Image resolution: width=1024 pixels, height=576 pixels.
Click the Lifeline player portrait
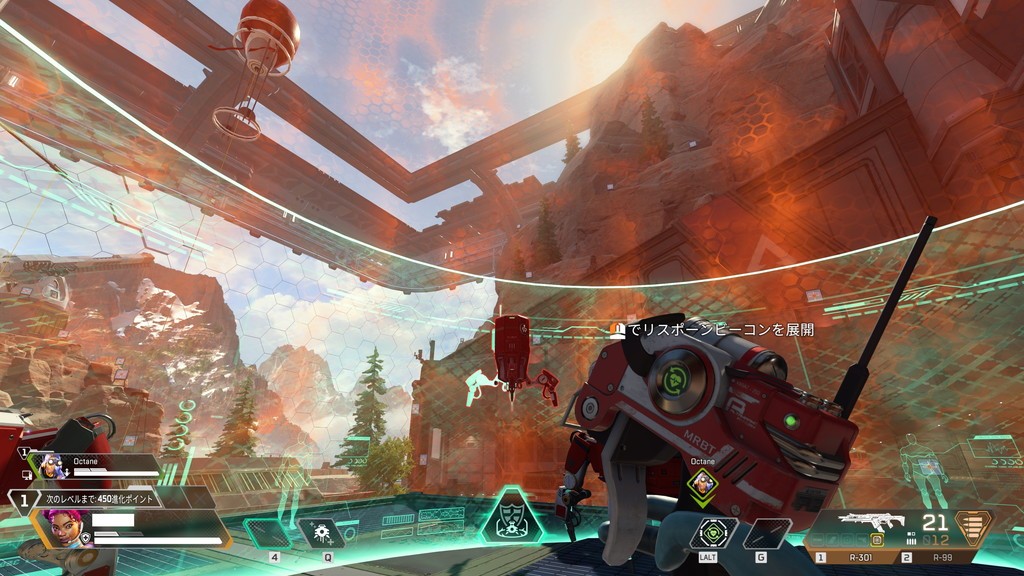(x=62, y=529)
